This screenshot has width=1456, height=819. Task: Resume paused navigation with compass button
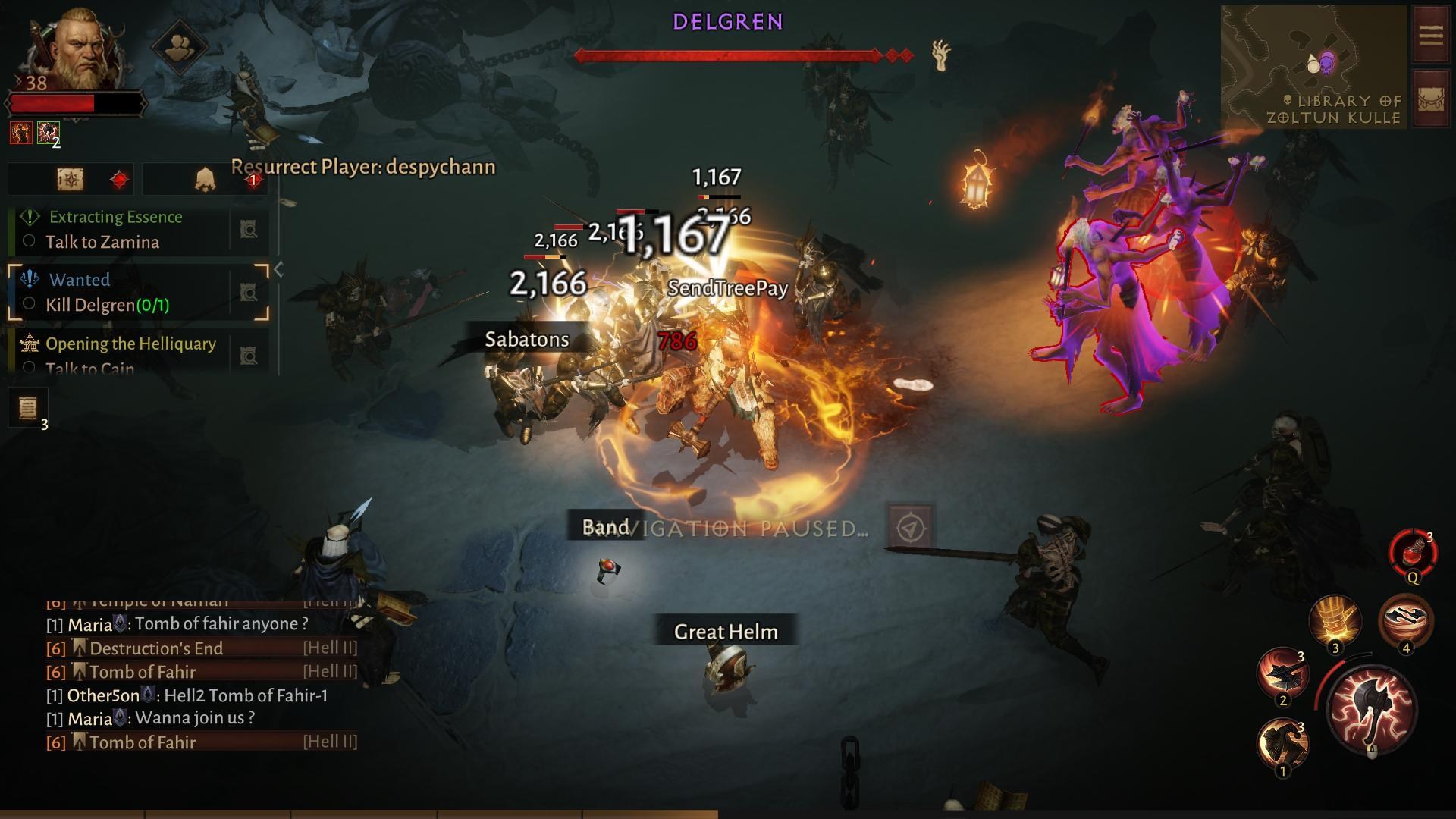[910, 528]
